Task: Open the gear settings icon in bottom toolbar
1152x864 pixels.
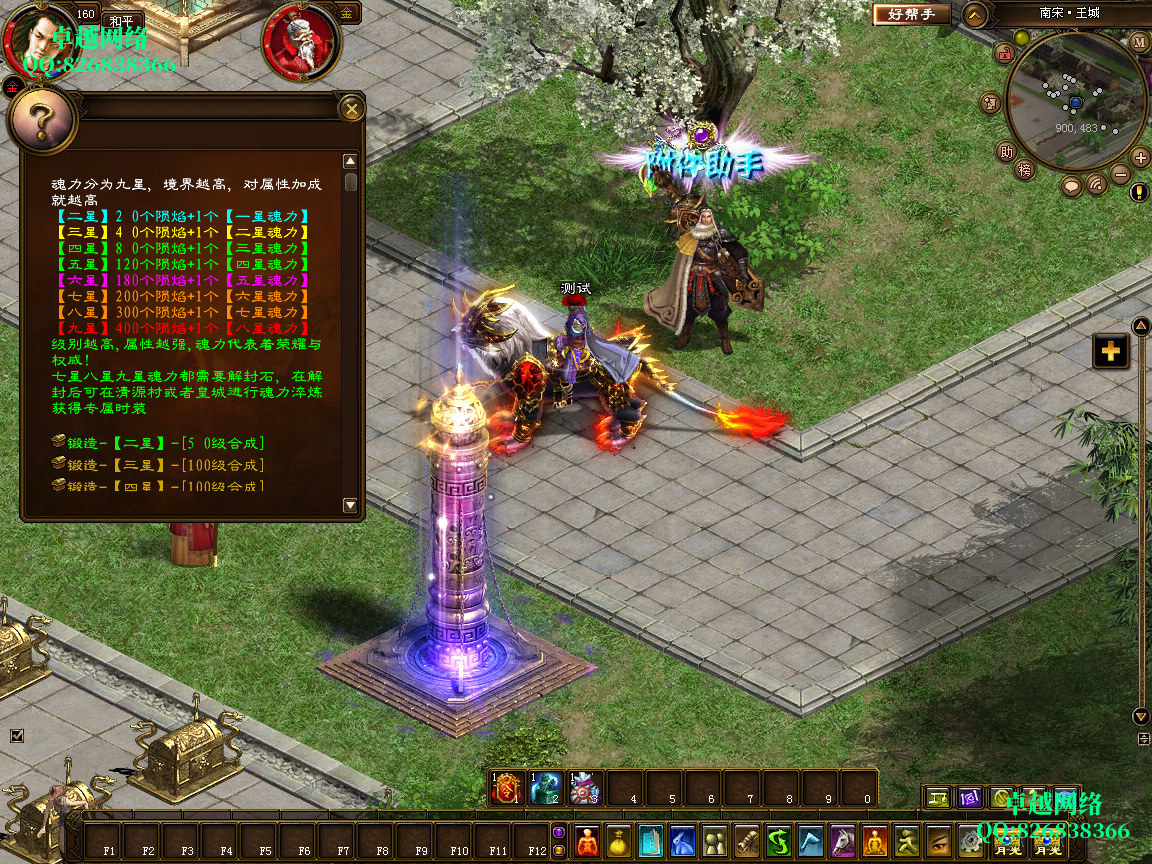Action: click(x=969, y=842)
